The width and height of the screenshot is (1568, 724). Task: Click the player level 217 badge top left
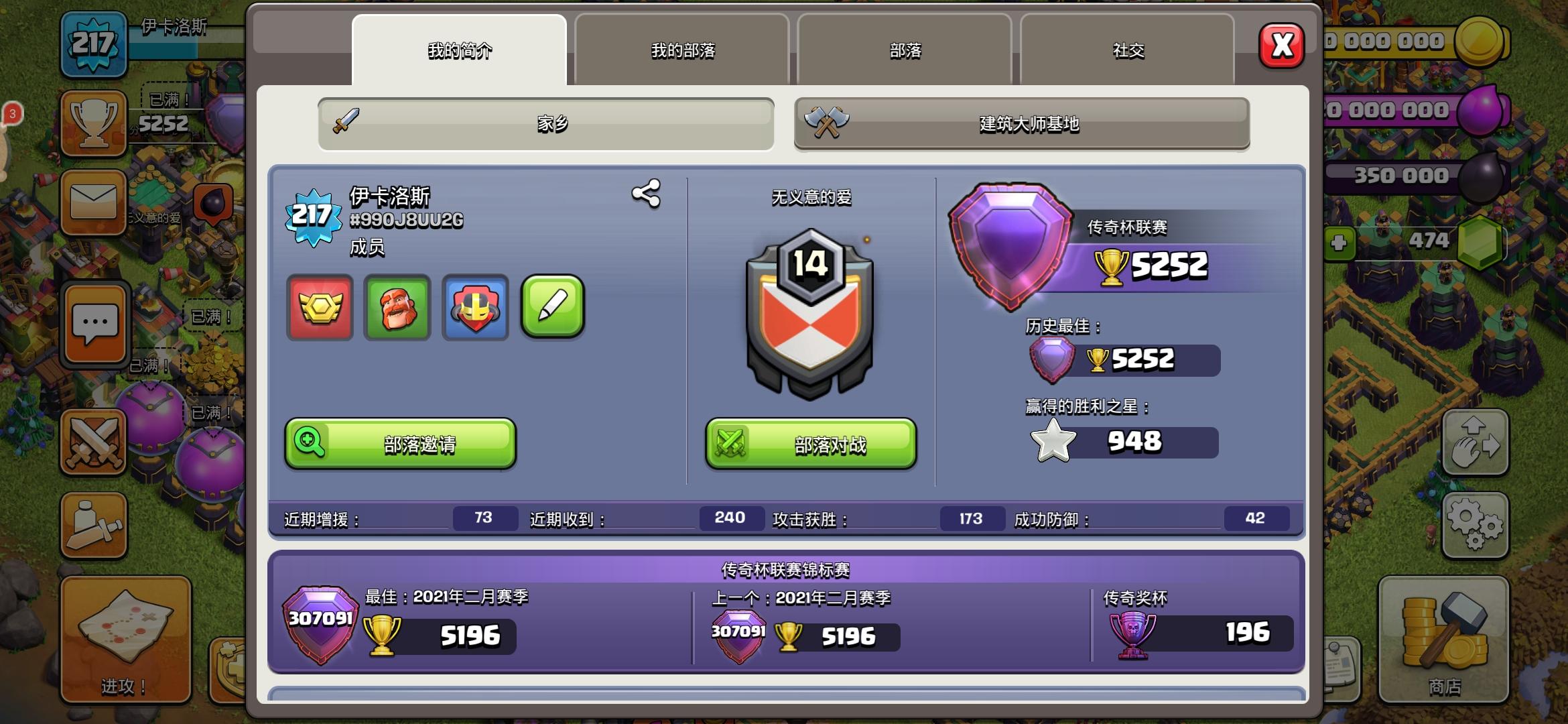(x=94, y=42)
